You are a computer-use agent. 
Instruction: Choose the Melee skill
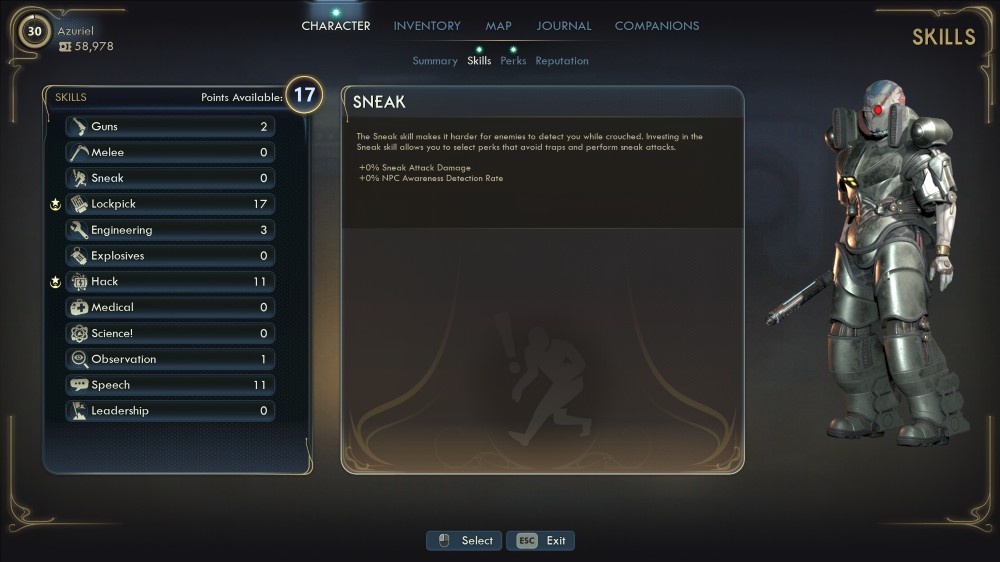(170, 153)
